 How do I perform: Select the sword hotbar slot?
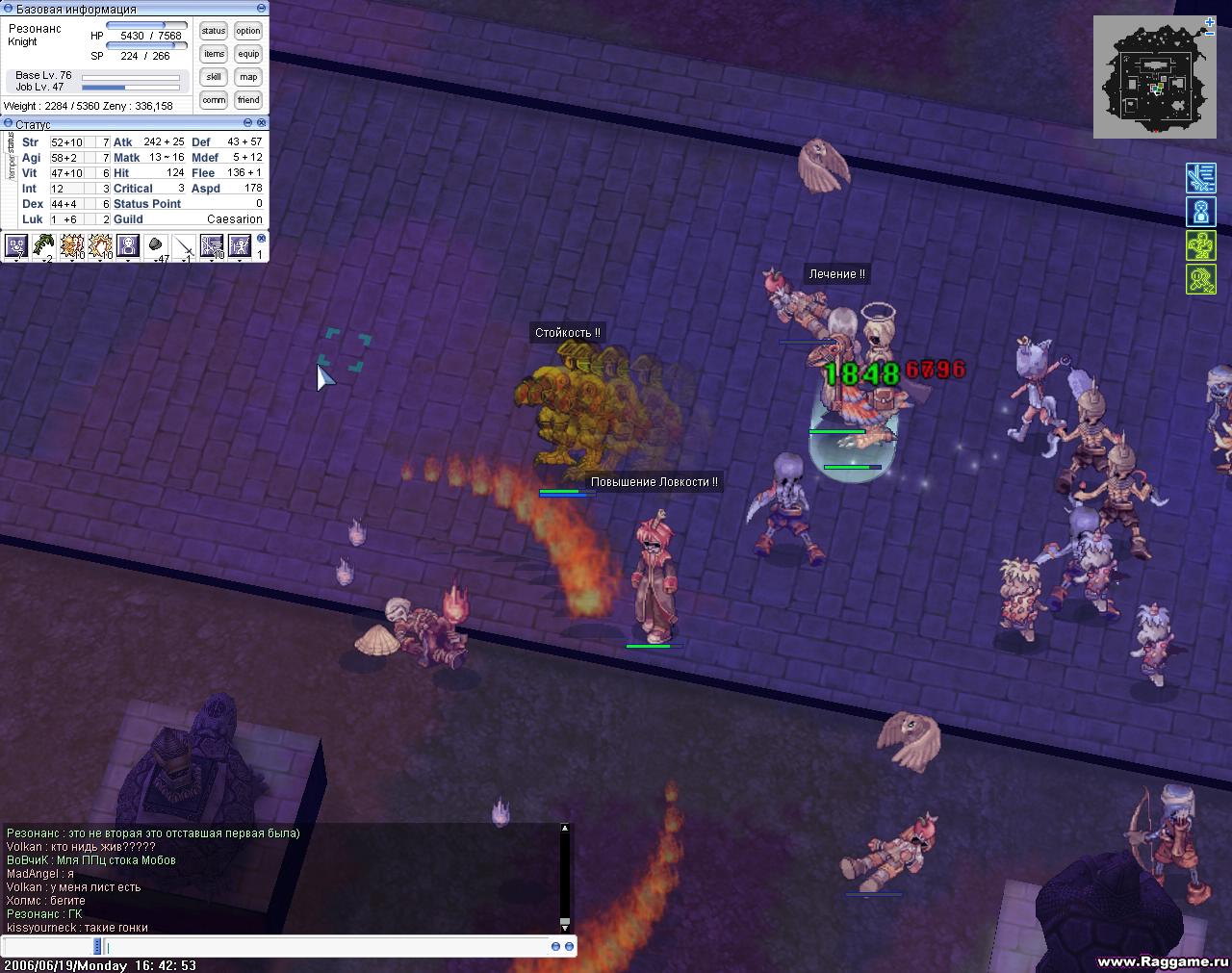(x=184, y=246)
